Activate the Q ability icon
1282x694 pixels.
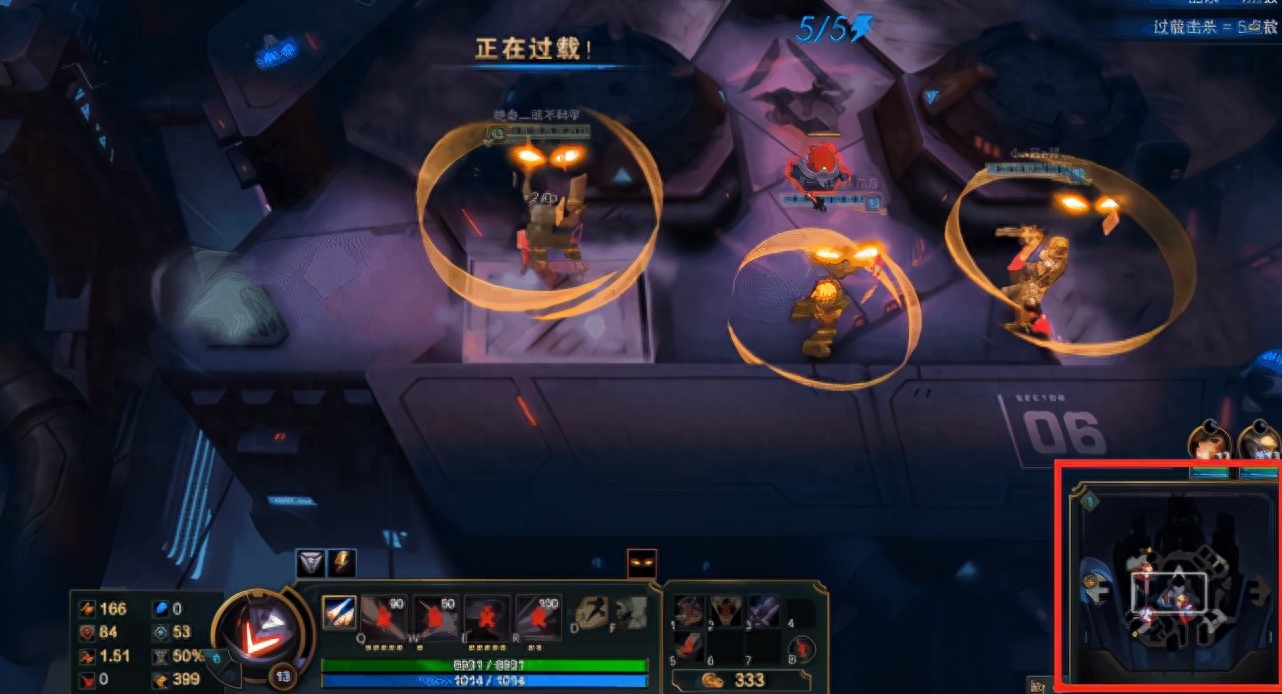(385, 617)
